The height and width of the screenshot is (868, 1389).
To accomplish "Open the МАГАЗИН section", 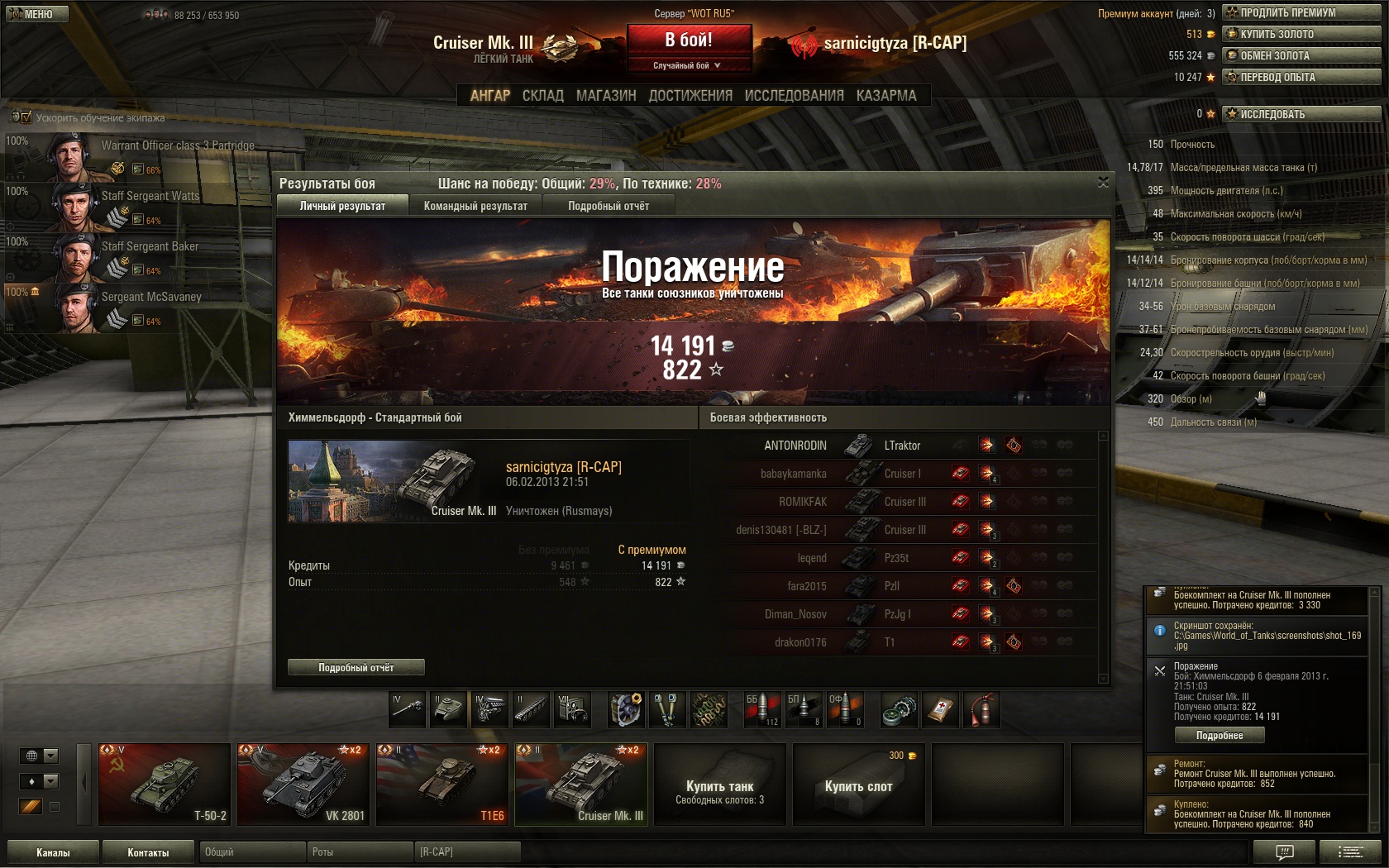I will click(x=606, y=96).
